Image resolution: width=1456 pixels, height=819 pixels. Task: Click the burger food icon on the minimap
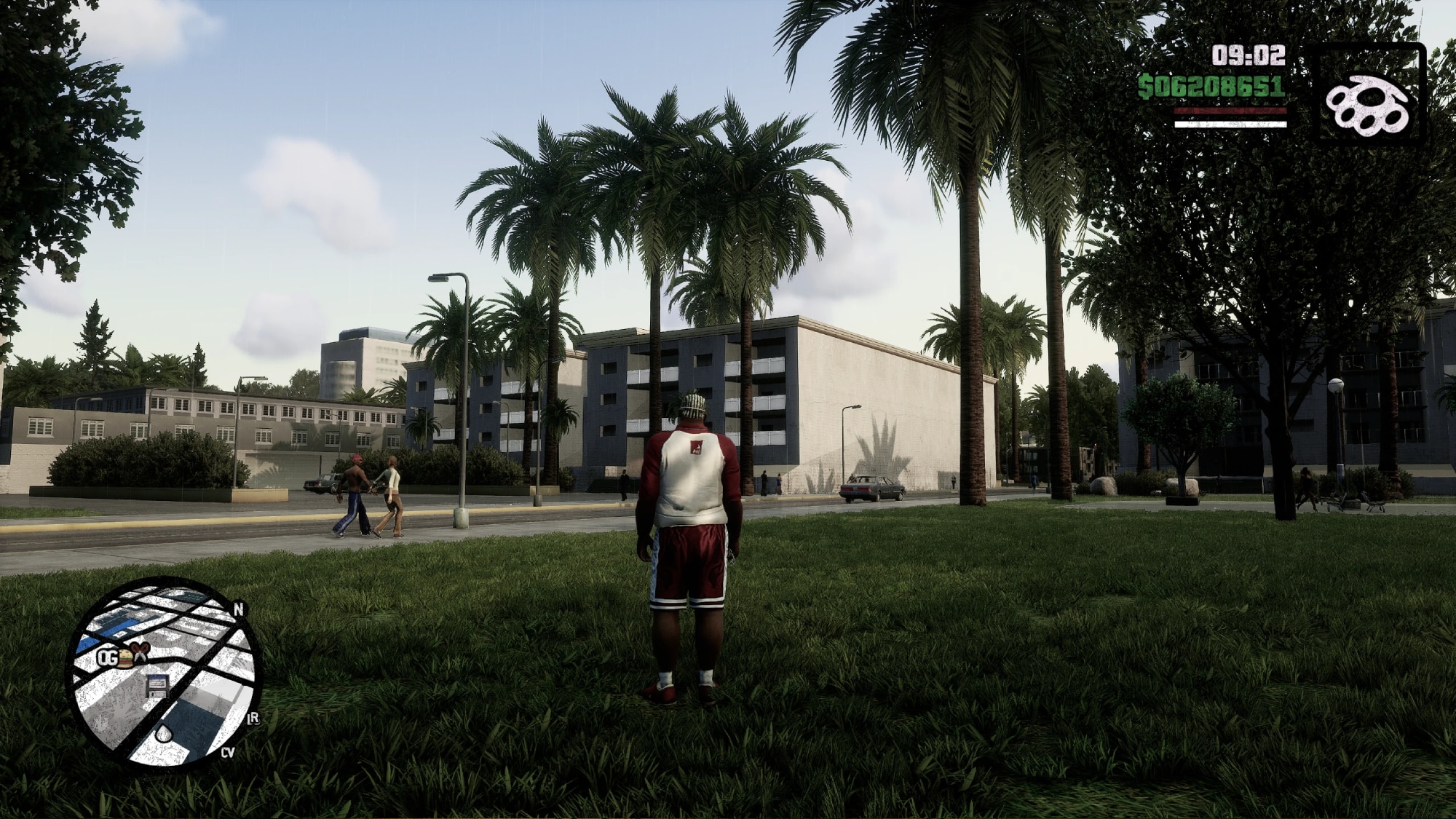click(125, 660)
